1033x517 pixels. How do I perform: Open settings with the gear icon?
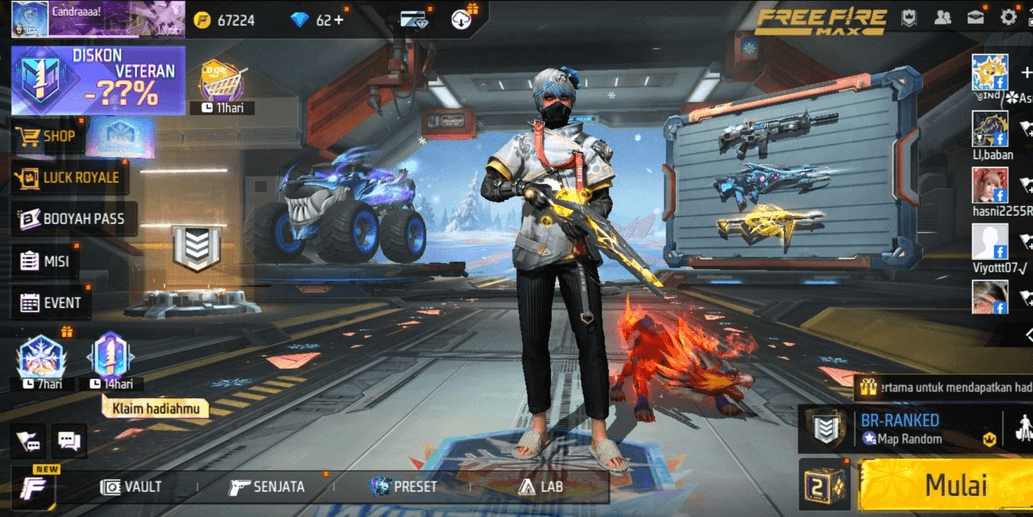point(1008,18)
